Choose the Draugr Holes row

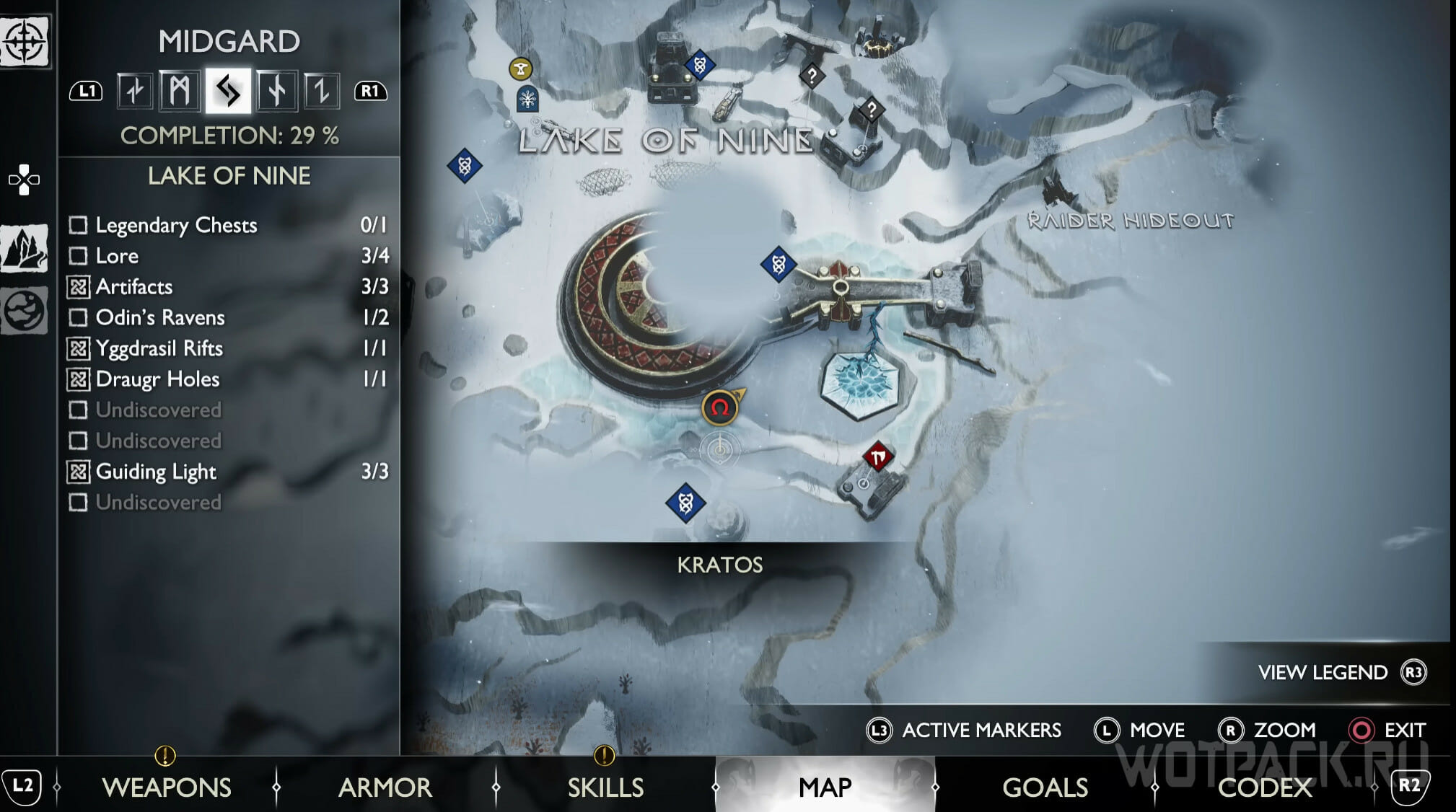pos(228,379)
